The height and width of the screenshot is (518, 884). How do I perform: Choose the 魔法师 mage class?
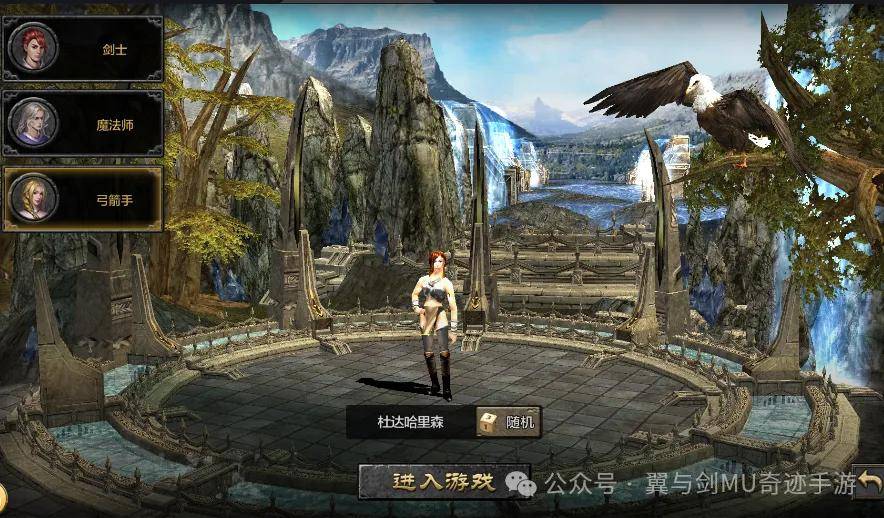(83, 123)
